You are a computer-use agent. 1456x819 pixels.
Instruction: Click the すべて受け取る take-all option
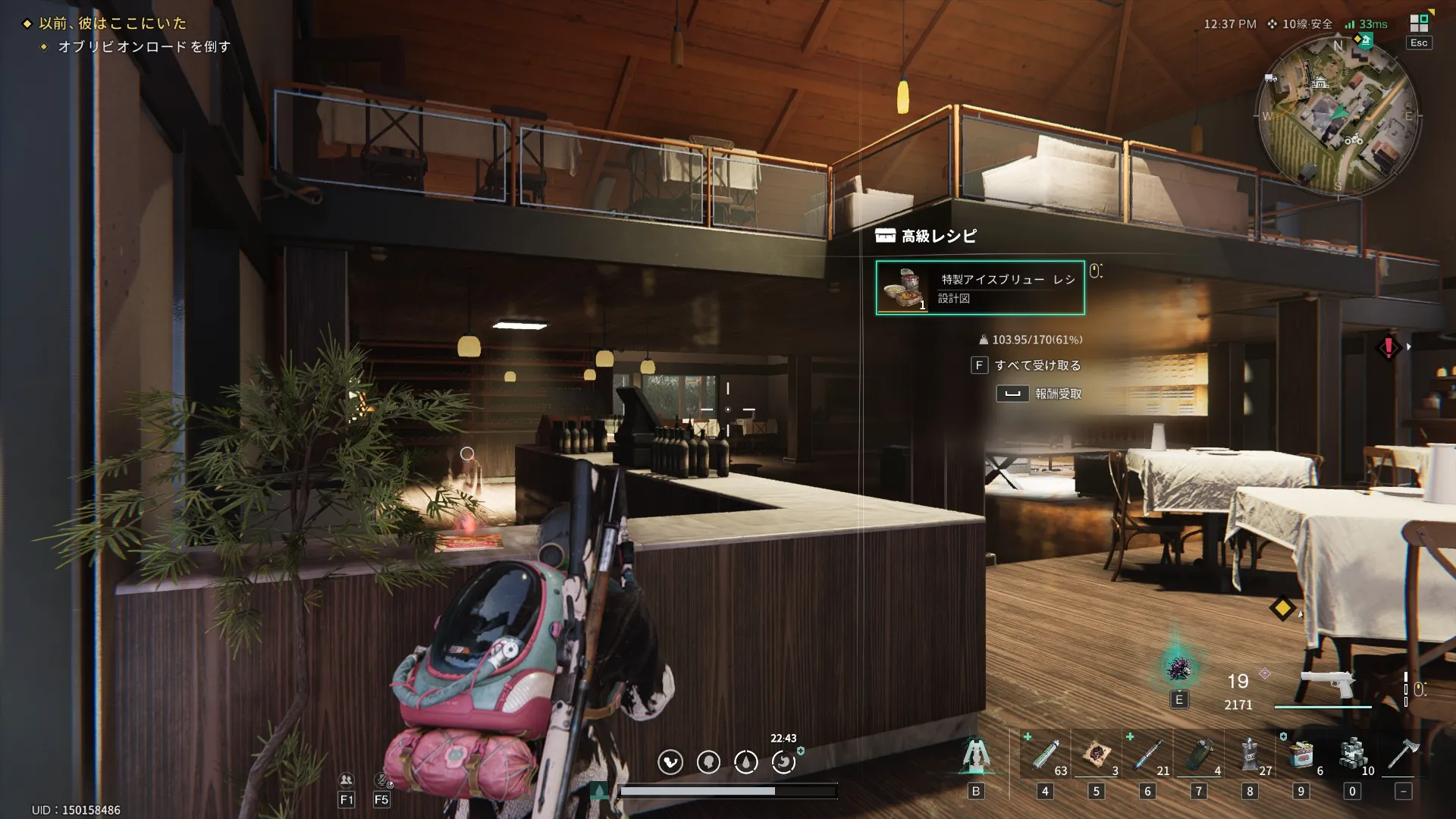tap(1037, 366)
